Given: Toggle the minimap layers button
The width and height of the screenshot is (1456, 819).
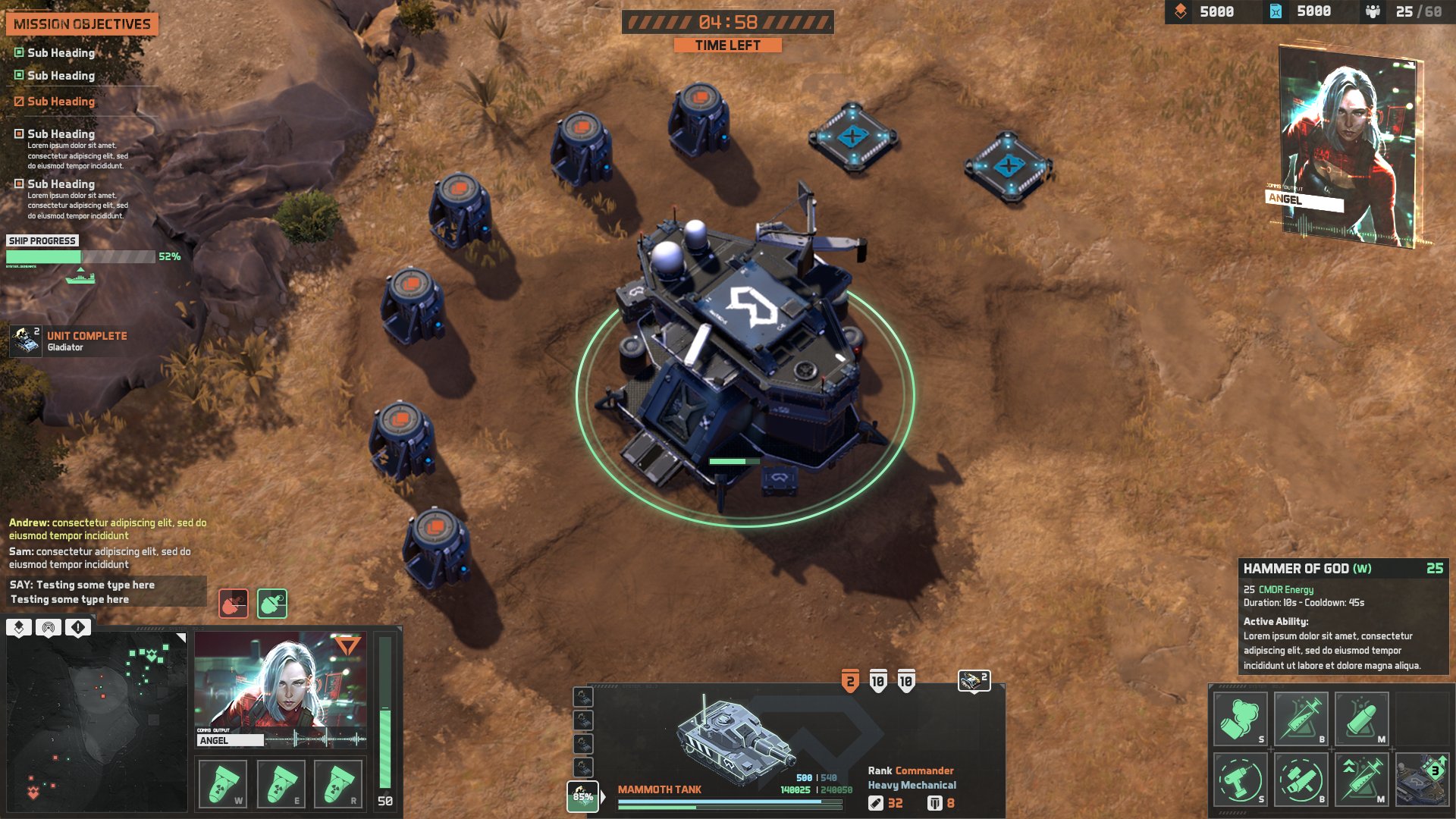Looking at the screenshot, I should 19,628.
